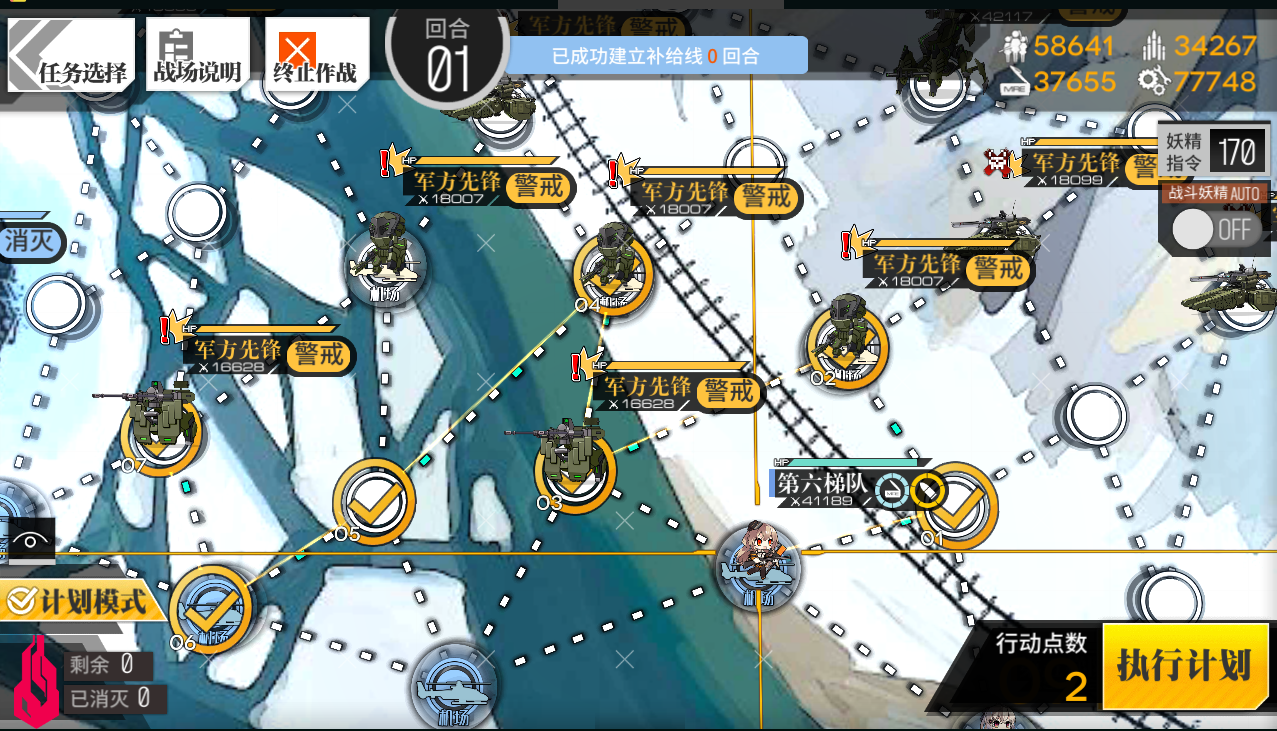Screen dimensions: 1277x731
Task: Open the 战场说明 battlefield info
Action: click(196, 54)
